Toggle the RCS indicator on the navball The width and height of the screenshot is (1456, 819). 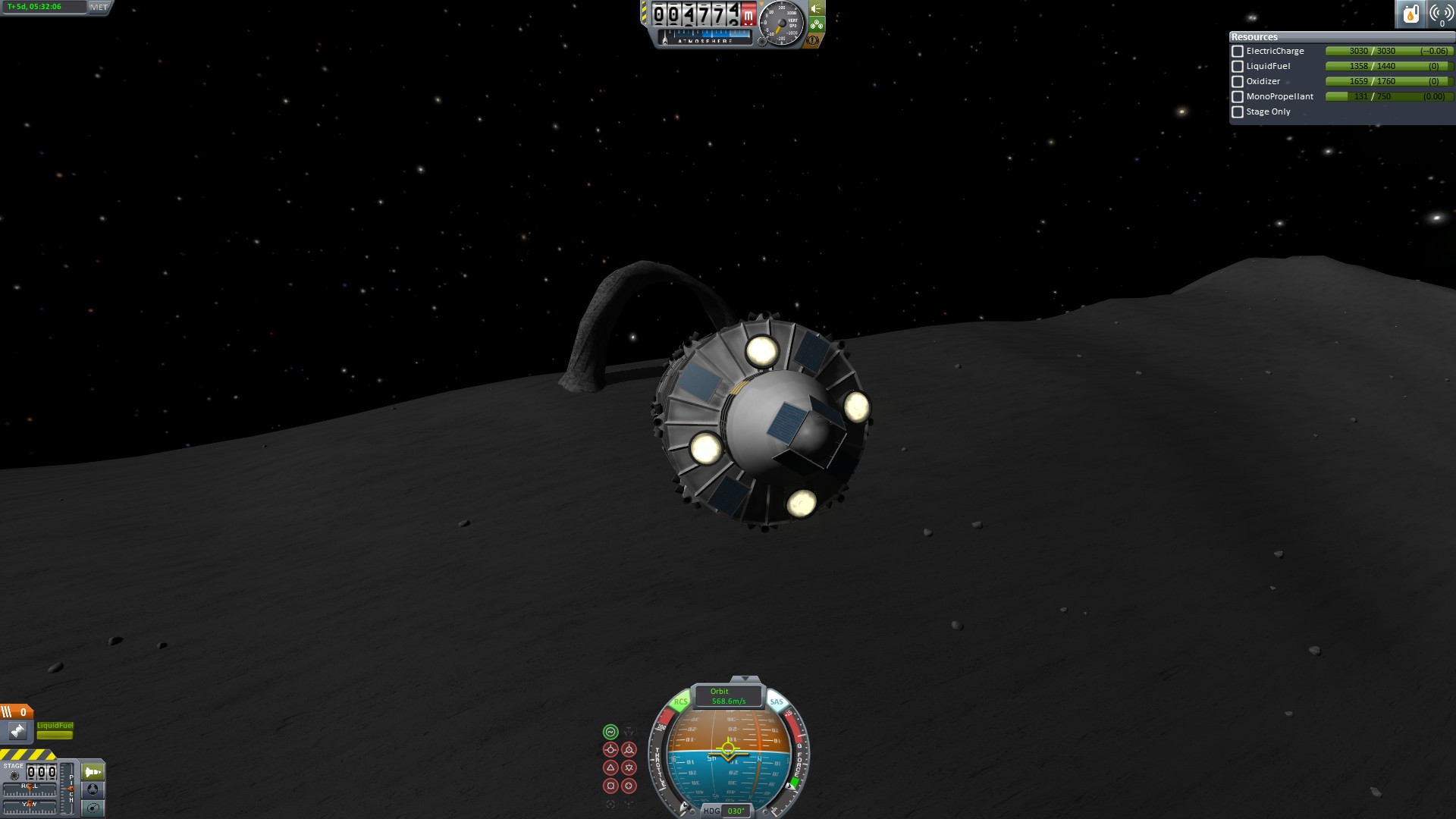coord(680,701)
